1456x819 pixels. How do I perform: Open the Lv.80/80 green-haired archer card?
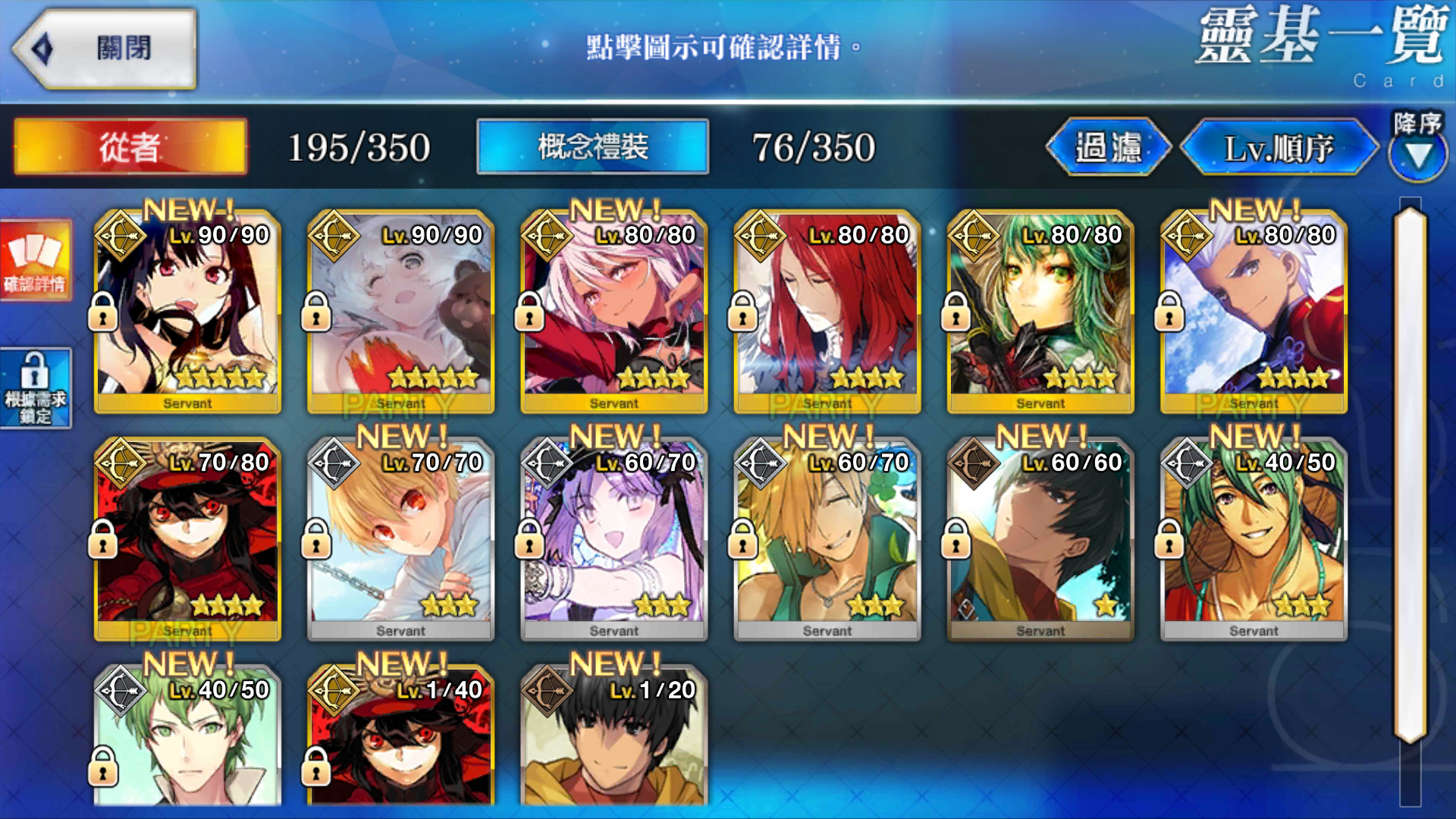pyautogui.click(x=1040, y=312)
